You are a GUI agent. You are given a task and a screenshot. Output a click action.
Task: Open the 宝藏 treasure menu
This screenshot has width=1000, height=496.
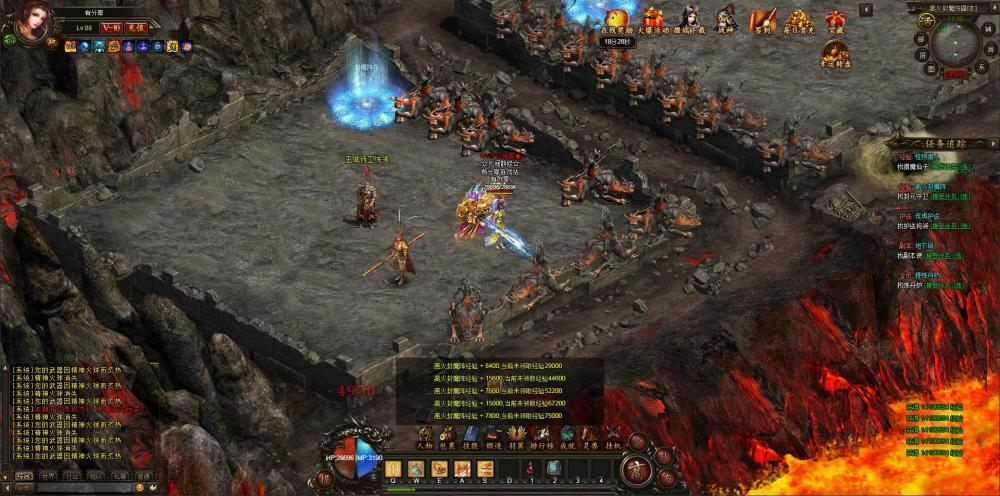pyautogui.click(x=835, y=21)
